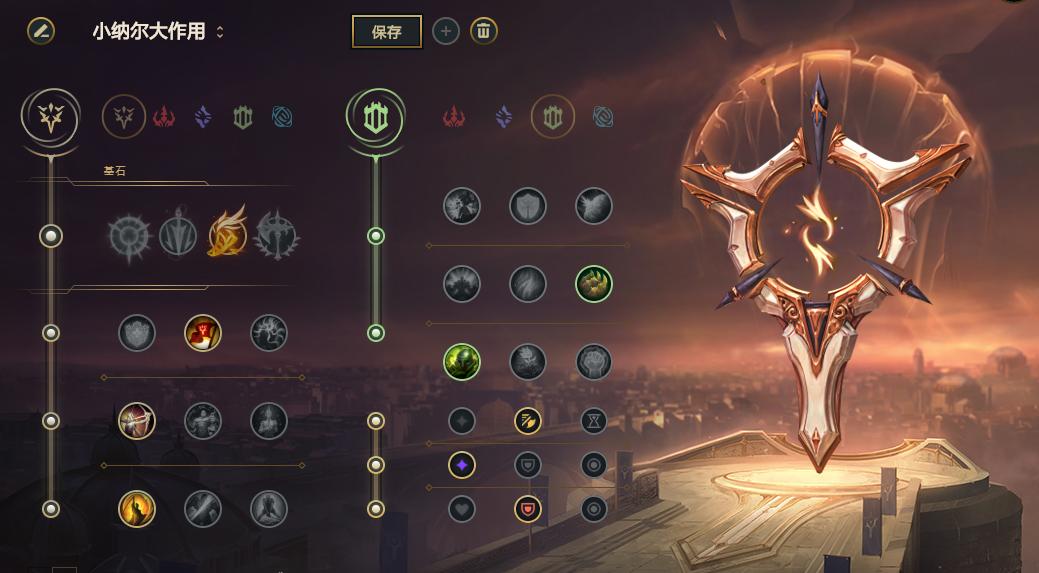The width and height of the screenshot is (1039, 573).
Task: Pick the Presence of Mind rune
Action: (269, 333)
